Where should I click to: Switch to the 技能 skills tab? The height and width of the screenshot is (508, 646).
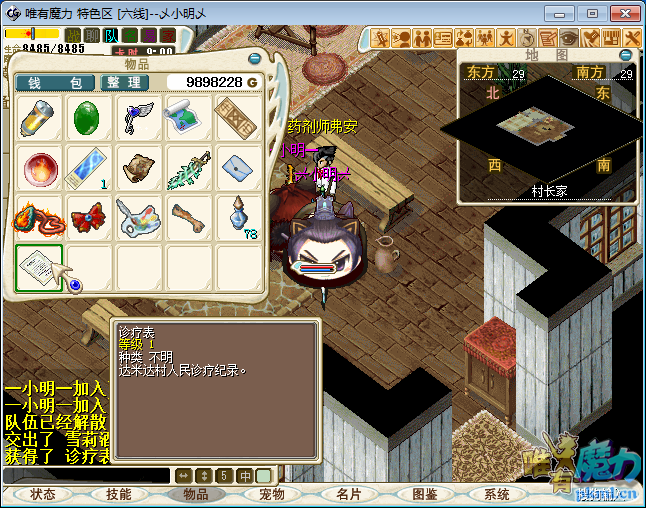(119, 494)
